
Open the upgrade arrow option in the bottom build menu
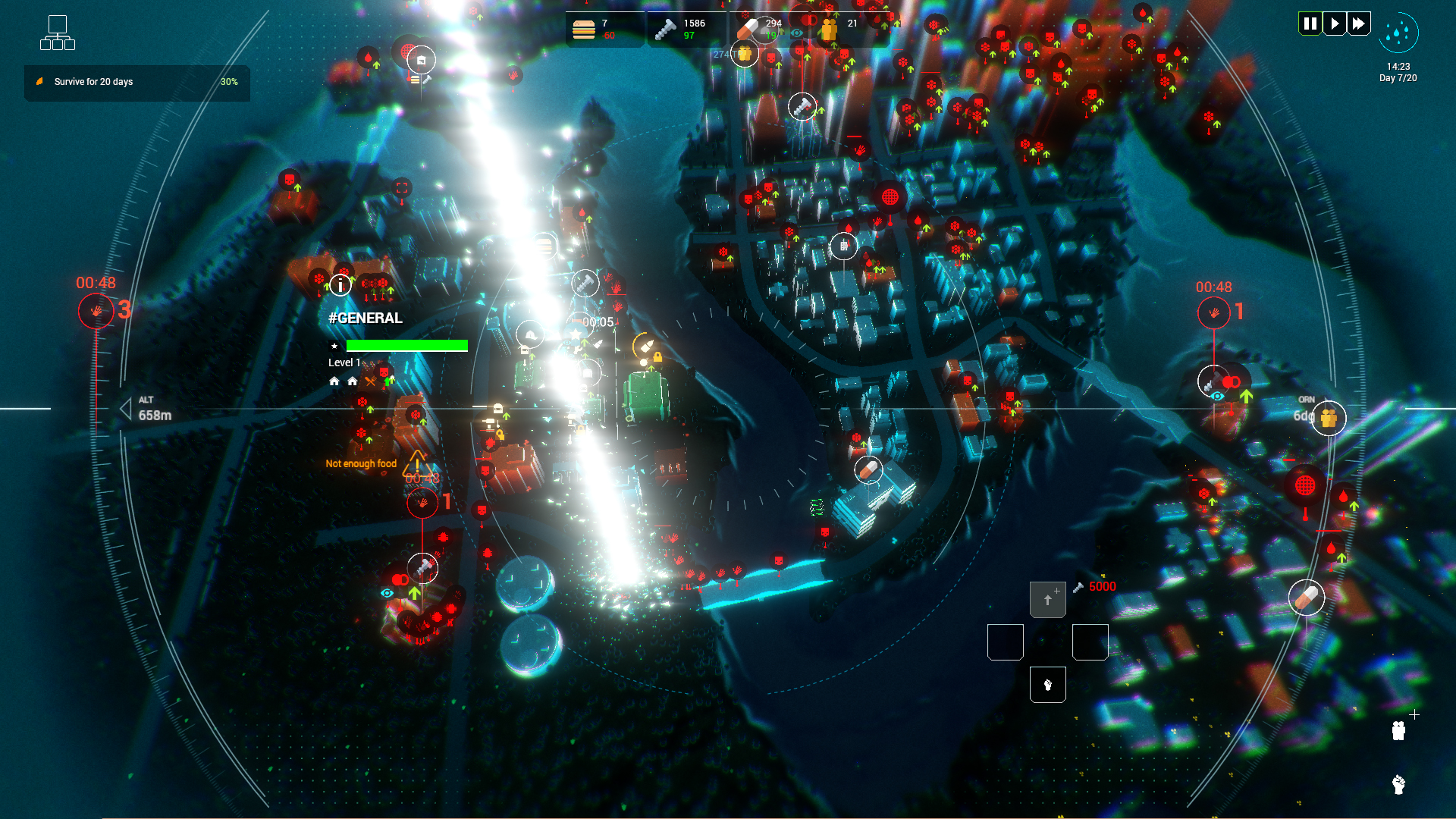click(1048, 599)
